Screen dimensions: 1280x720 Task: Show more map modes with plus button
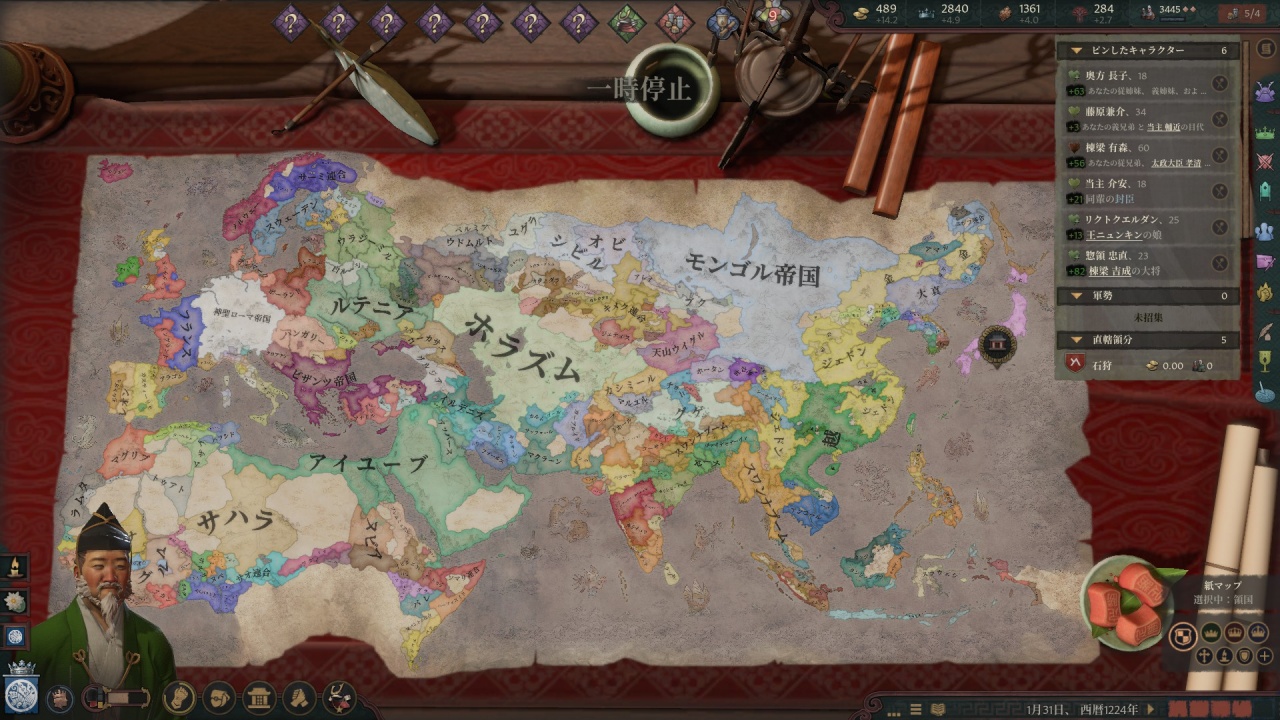pyautogui.click(x=1265, y=656)
